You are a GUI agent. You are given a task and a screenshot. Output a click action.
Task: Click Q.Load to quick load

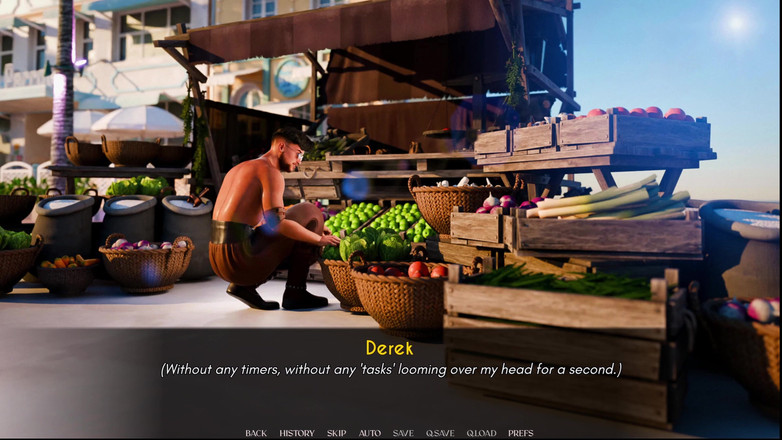click(481, 433)
